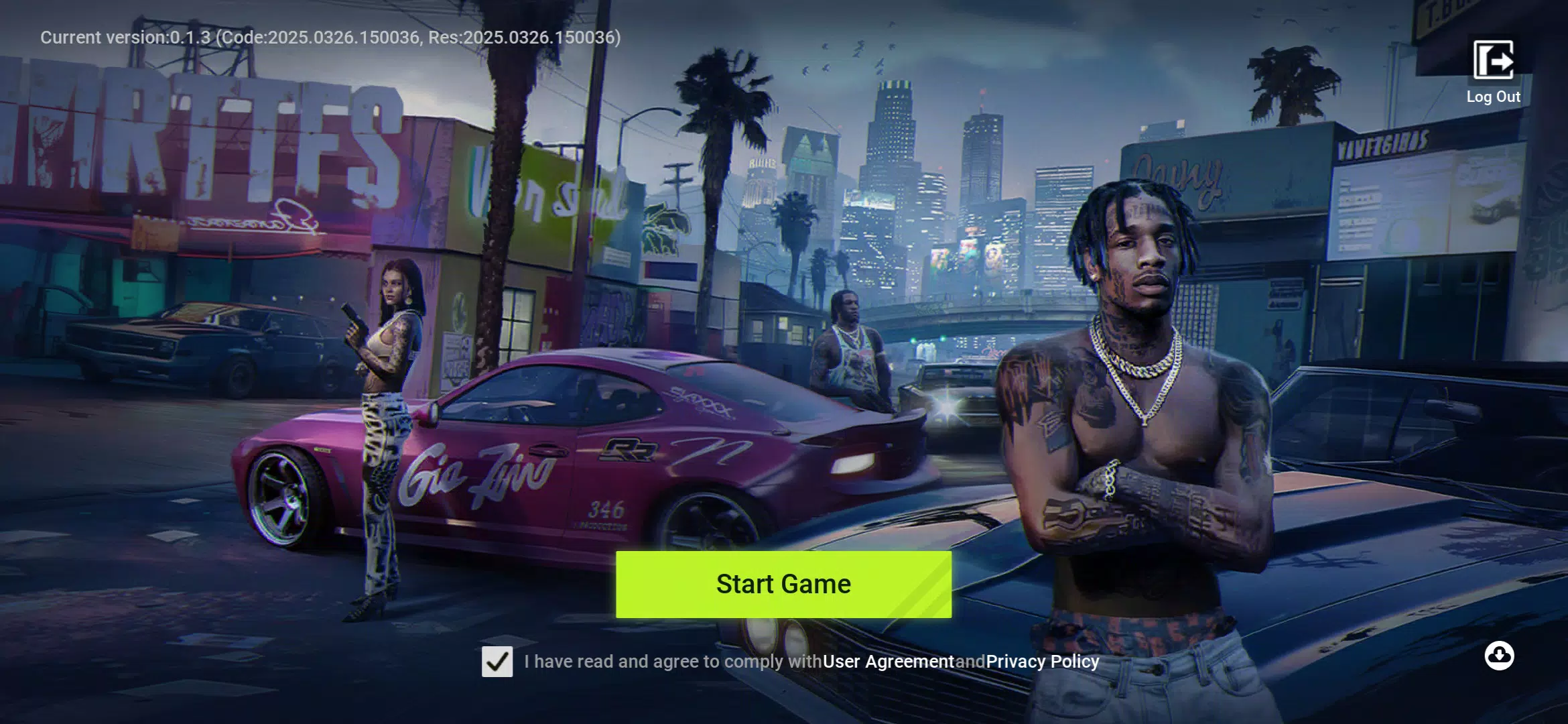Image resolution: width=1568 pixels, height=724 pixels.
Task: Click the current version number text
Action: tap(330, 38)
